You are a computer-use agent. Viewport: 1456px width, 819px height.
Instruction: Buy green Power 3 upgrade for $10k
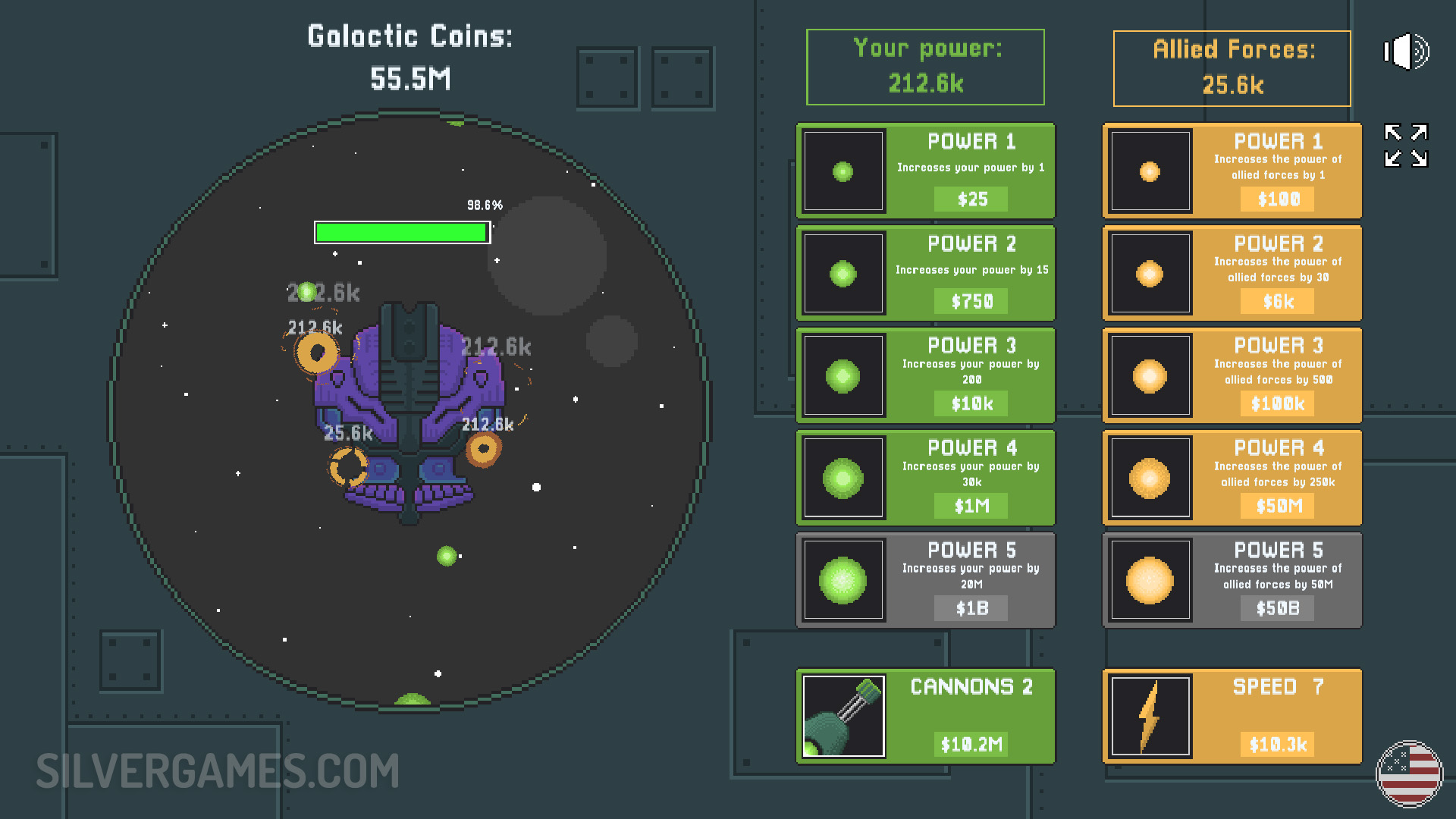(925, 376)
